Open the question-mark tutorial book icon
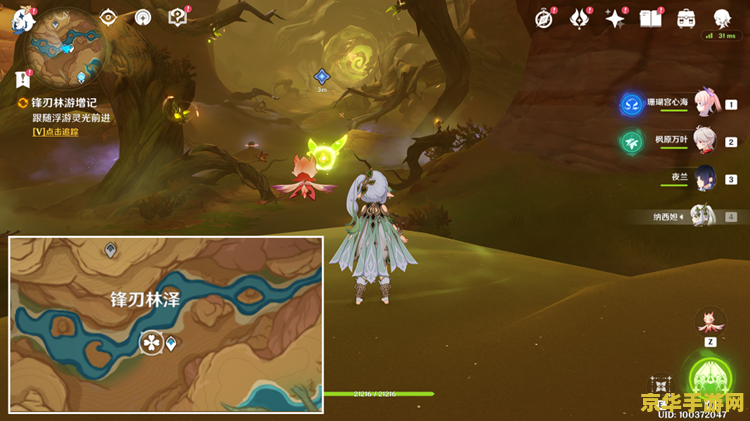The height and width of the screenshot is (421, 750). (x=177, y=17)
